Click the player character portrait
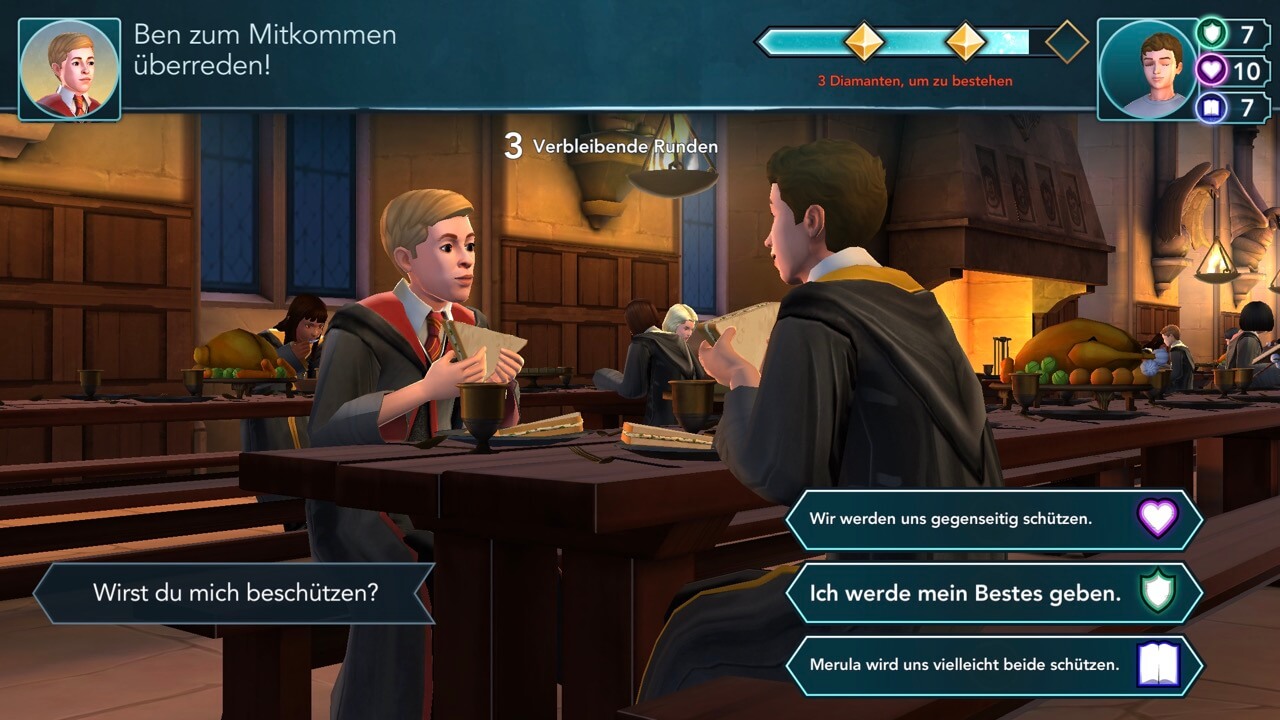 click(1146, 70)
